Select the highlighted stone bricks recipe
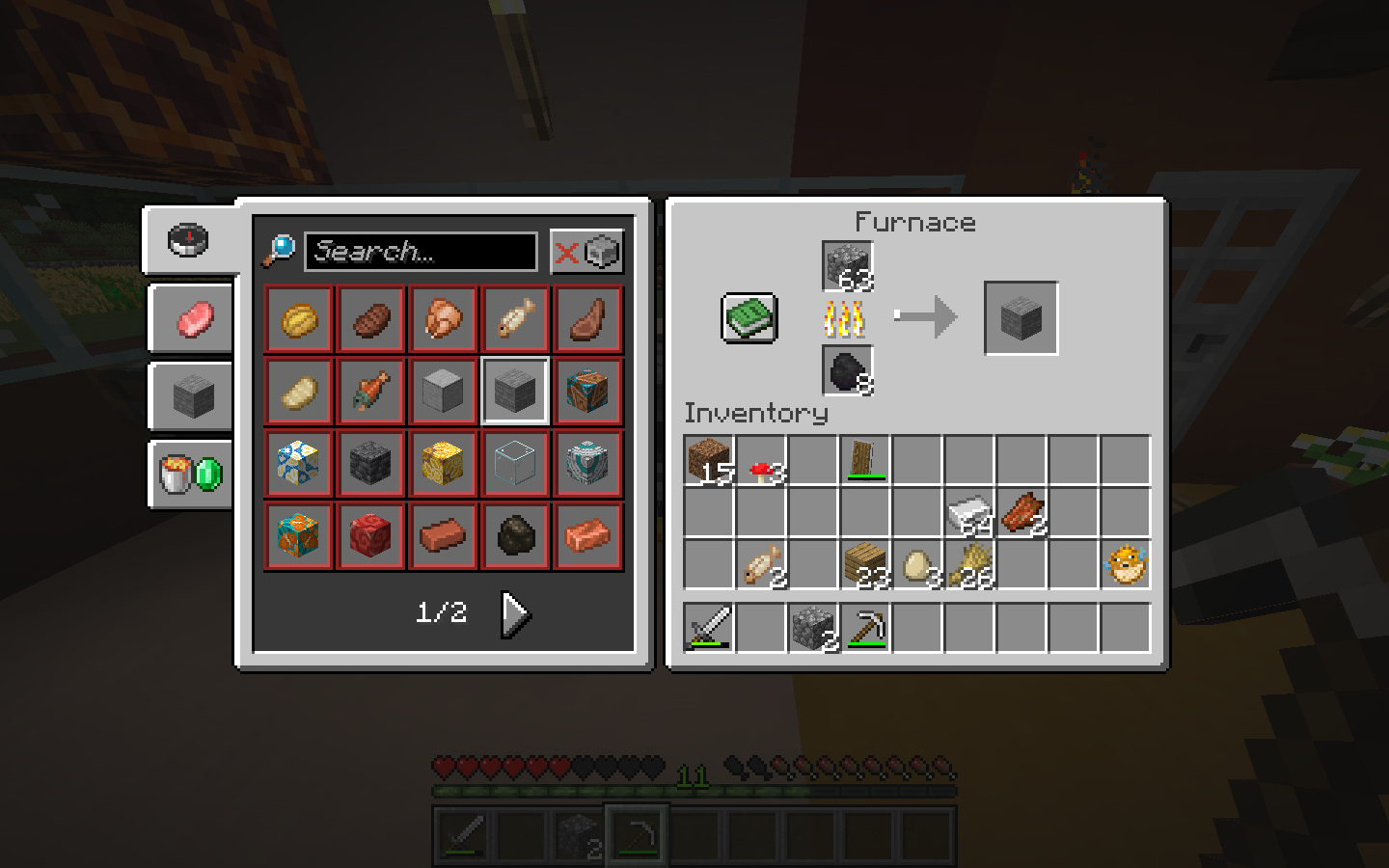Image resolution: width=1389 pixels, height=868 pixels. click(515, 391)
